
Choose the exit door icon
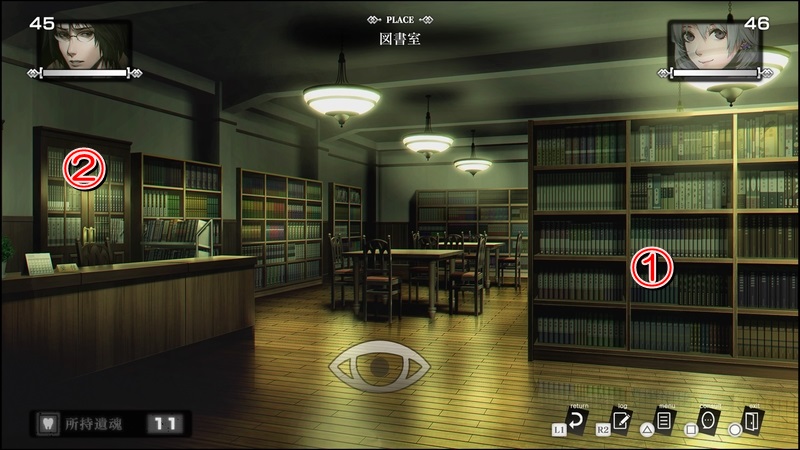click(753, 421)
